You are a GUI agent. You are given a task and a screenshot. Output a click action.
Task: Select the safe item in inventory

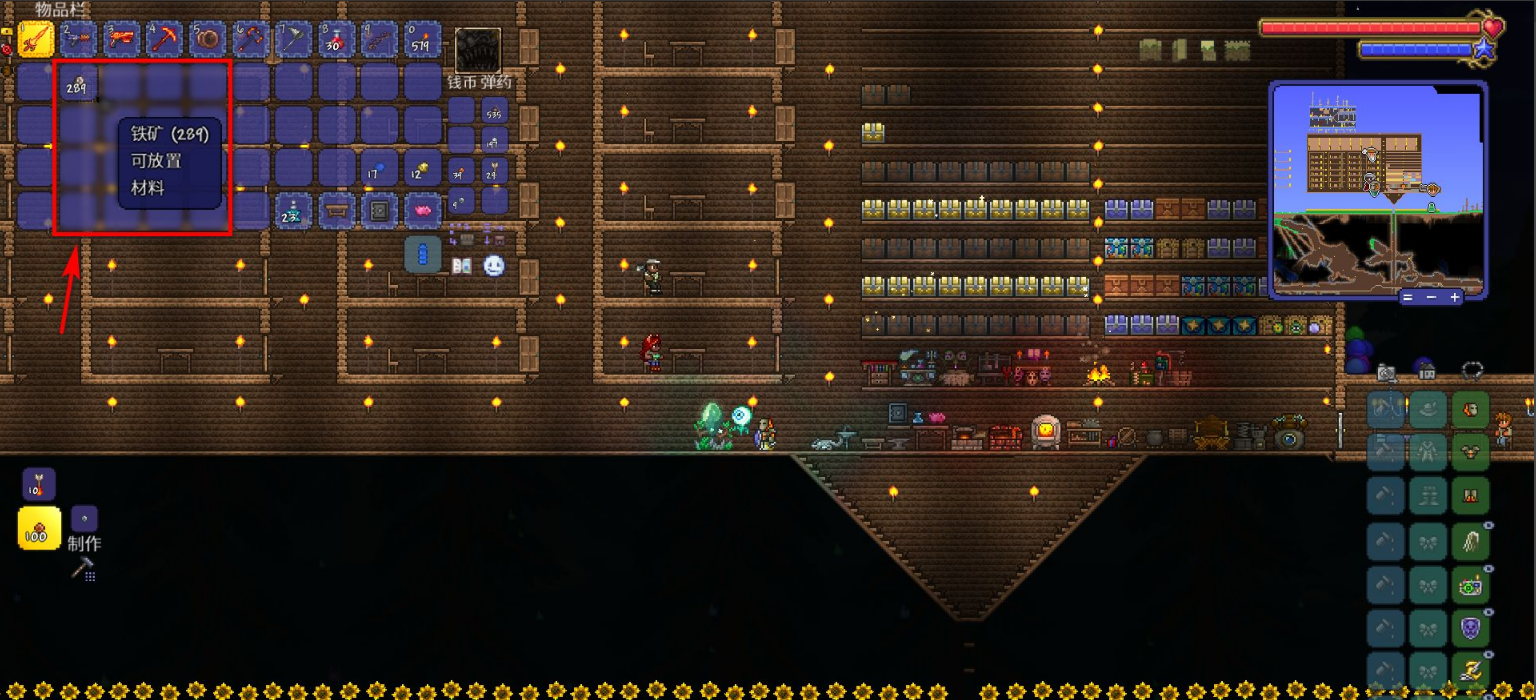[x=380, y=210]
